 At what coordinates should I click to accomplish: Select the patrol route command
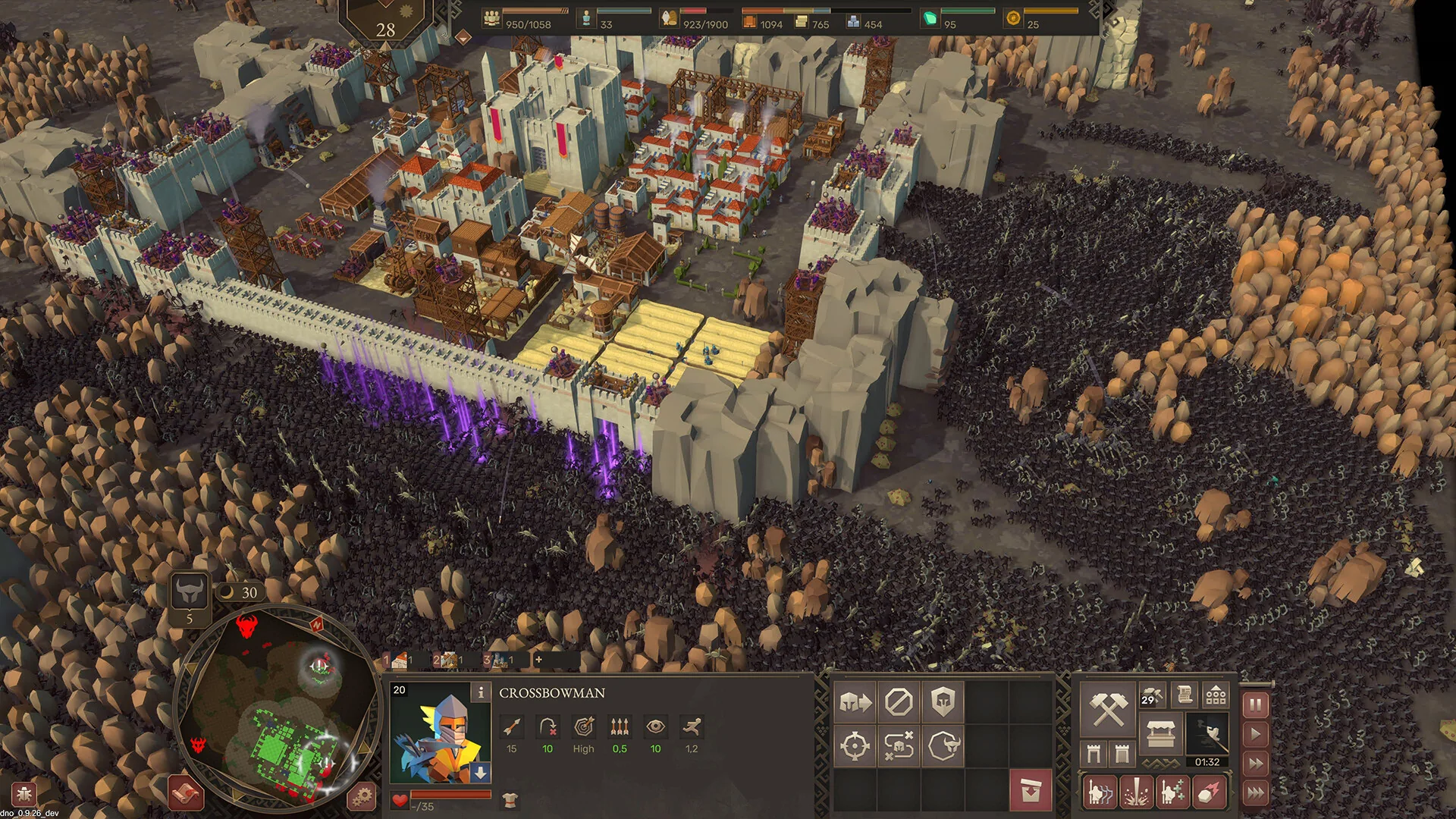click(x=899, y=746)
